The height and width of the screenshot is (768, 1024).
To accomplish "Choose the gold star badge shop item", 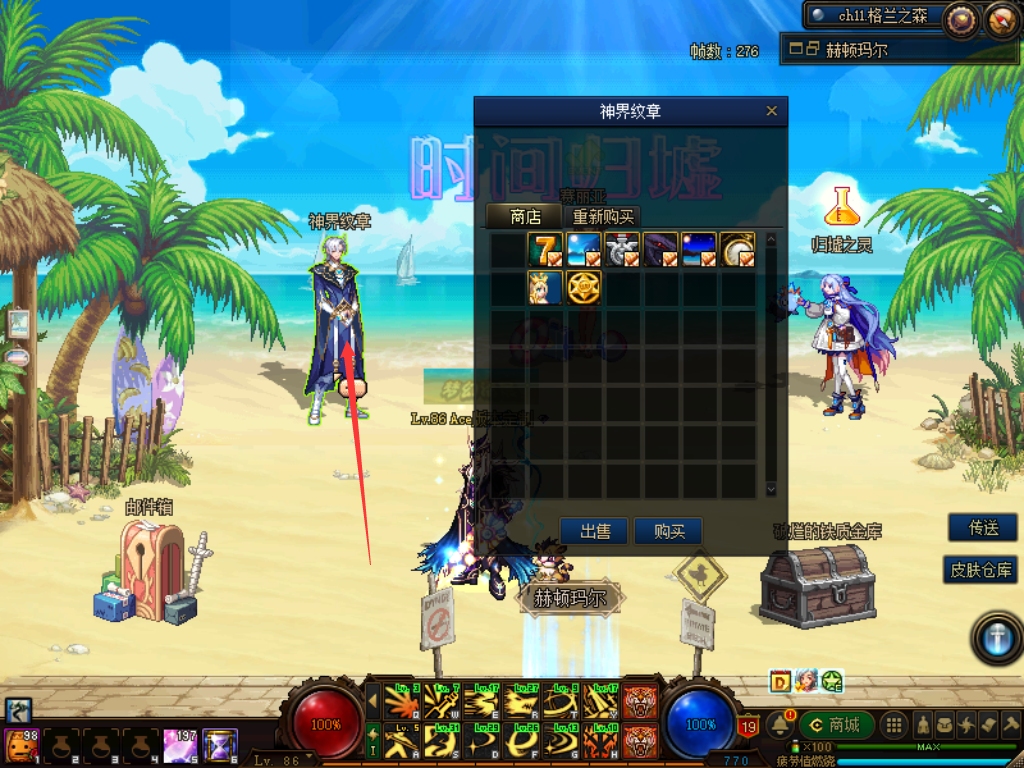I will [x=583, y=288].
